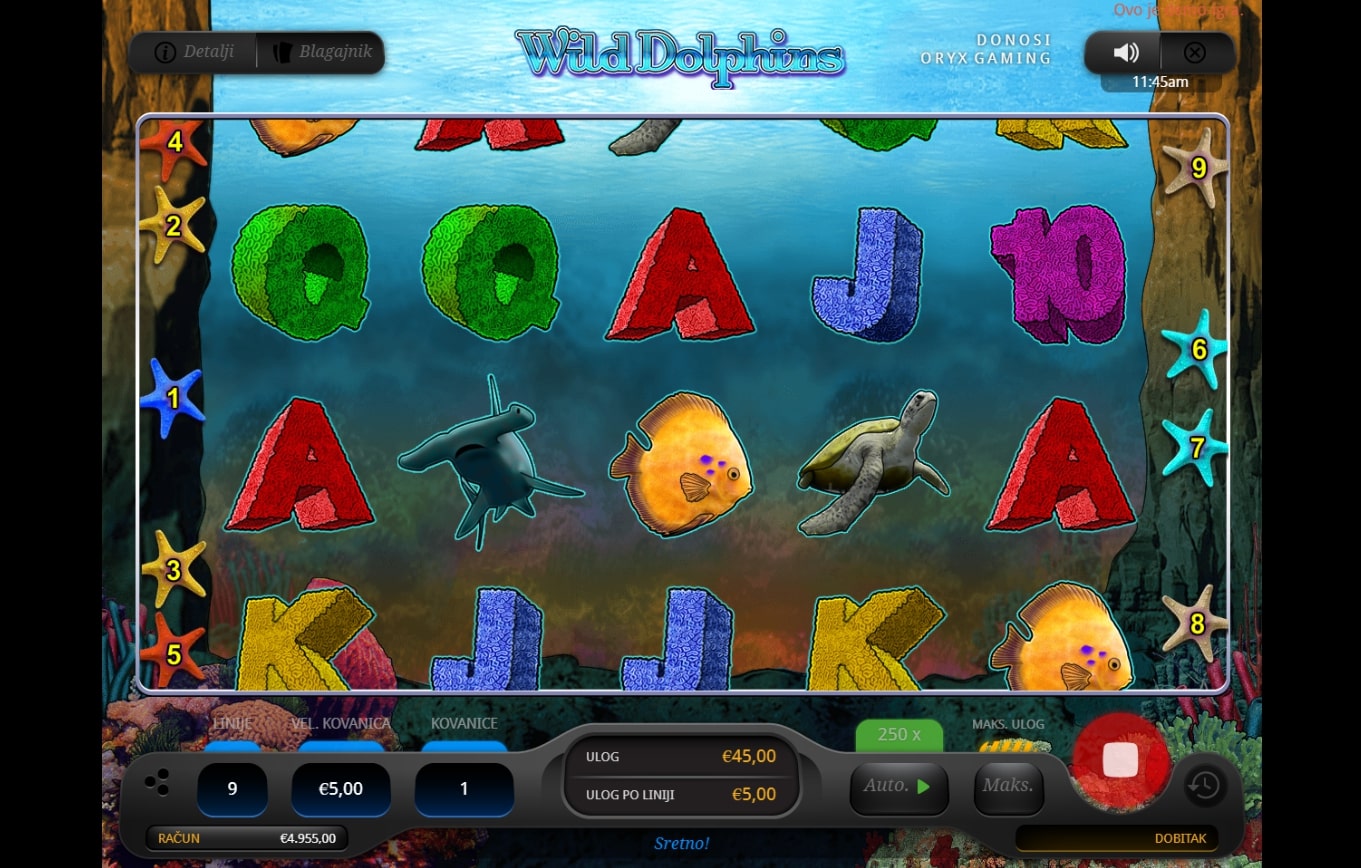Adjust the coin size €5,00 selector
This screenshot has width=1361, height=868.
pos(340,789)
